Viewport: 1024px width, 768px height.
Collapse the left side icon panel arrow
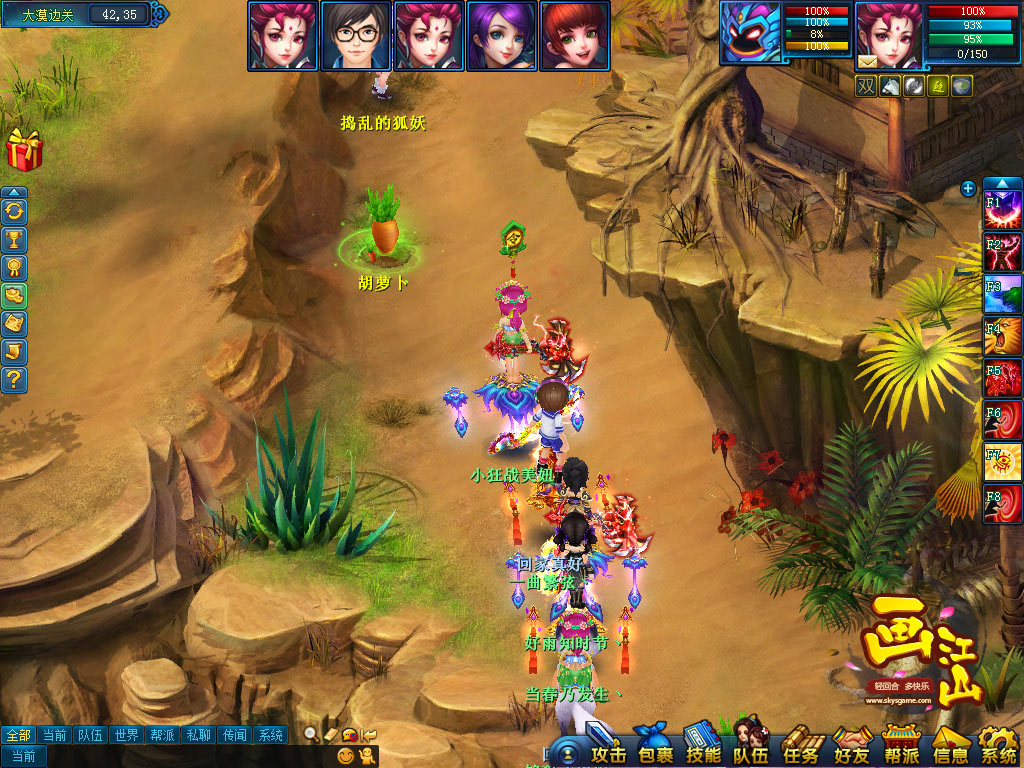[x=14, y=192]
